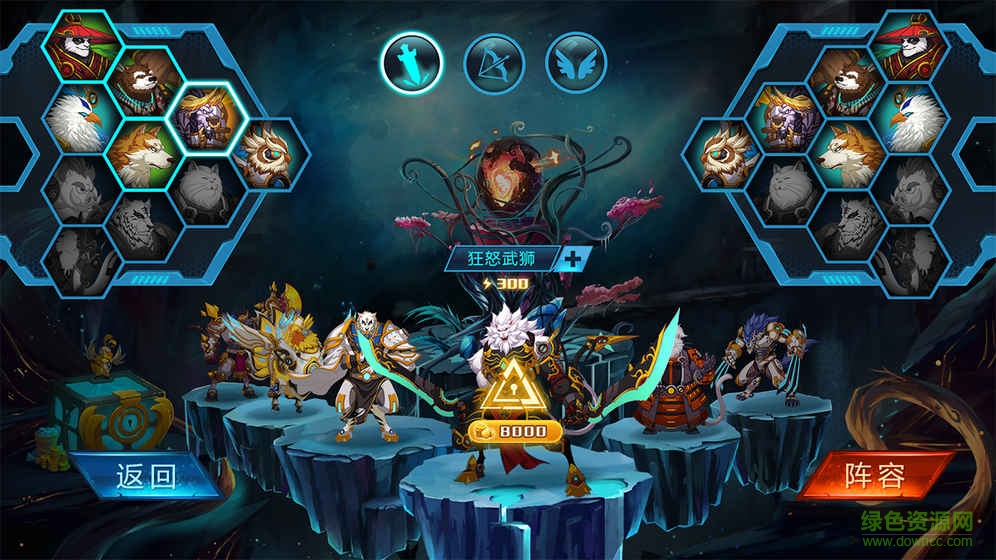This screenshot has height=560, width=996.
Task: Choose the orange wolf in left roster
Action: click(146, 153)
